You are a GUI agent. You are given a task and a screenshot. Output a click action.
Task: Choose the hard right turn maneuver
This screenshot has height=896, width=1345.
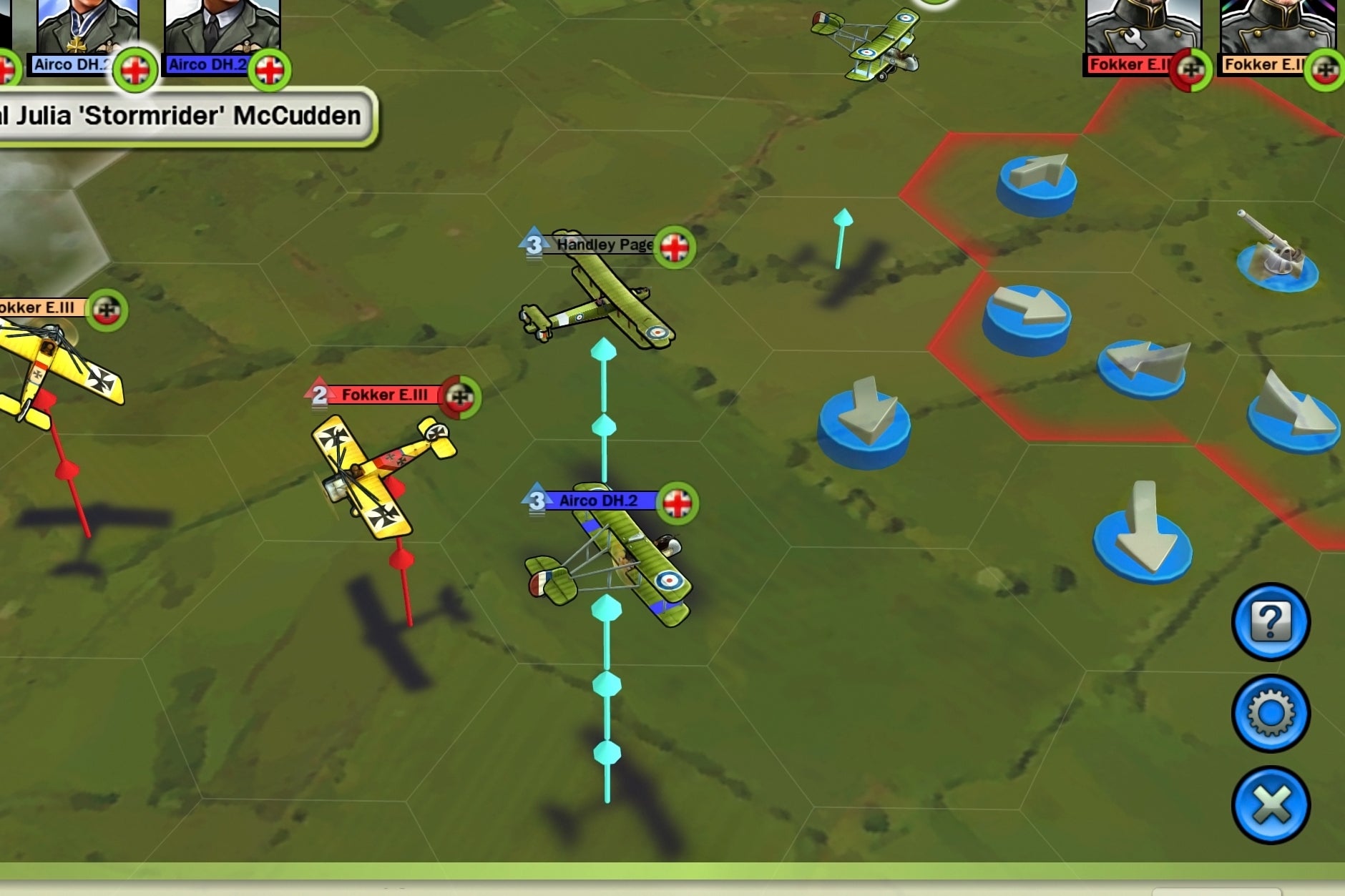1030,315
